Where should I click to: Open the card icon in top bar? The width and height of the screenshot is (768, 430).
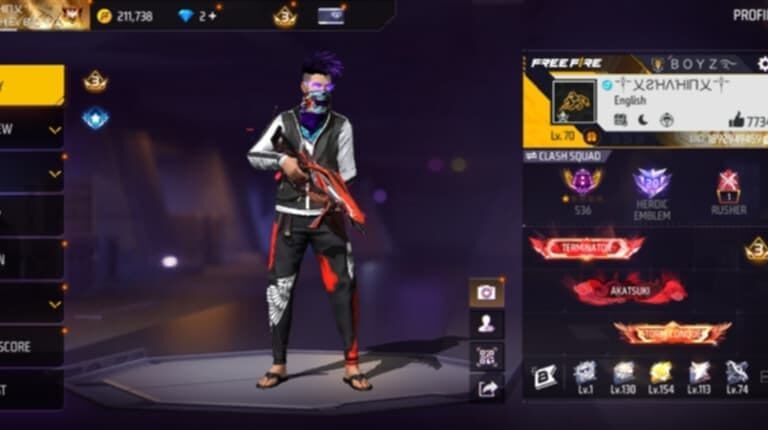click(x=331, y=16)
